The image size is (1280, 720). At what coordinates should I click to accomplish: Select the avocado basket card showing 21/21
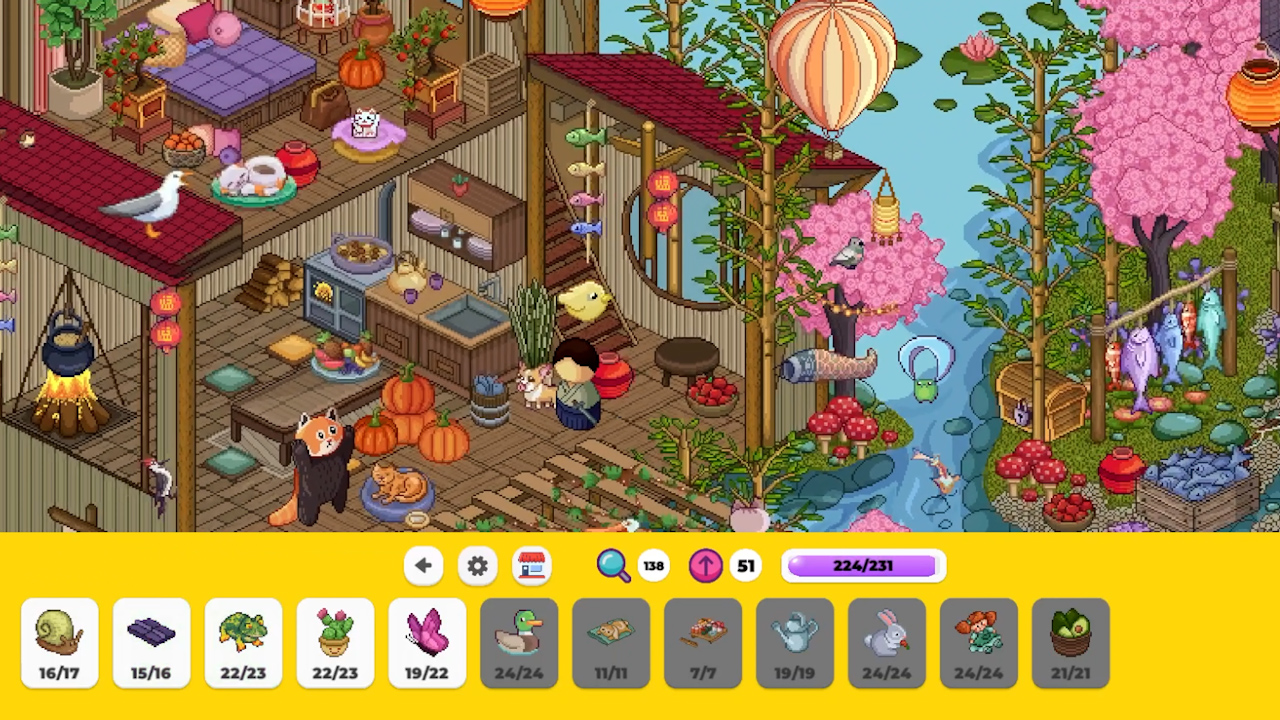tap(1071, 641)
